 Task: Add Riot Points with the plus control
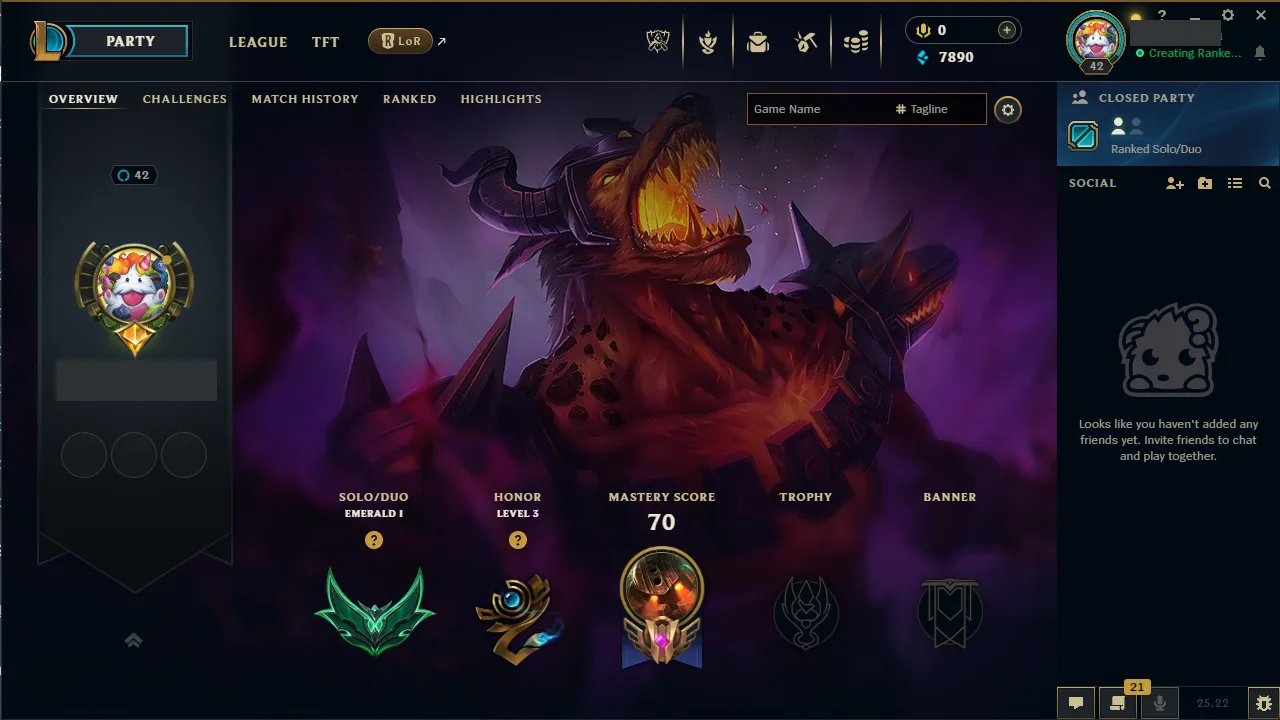1008,29
